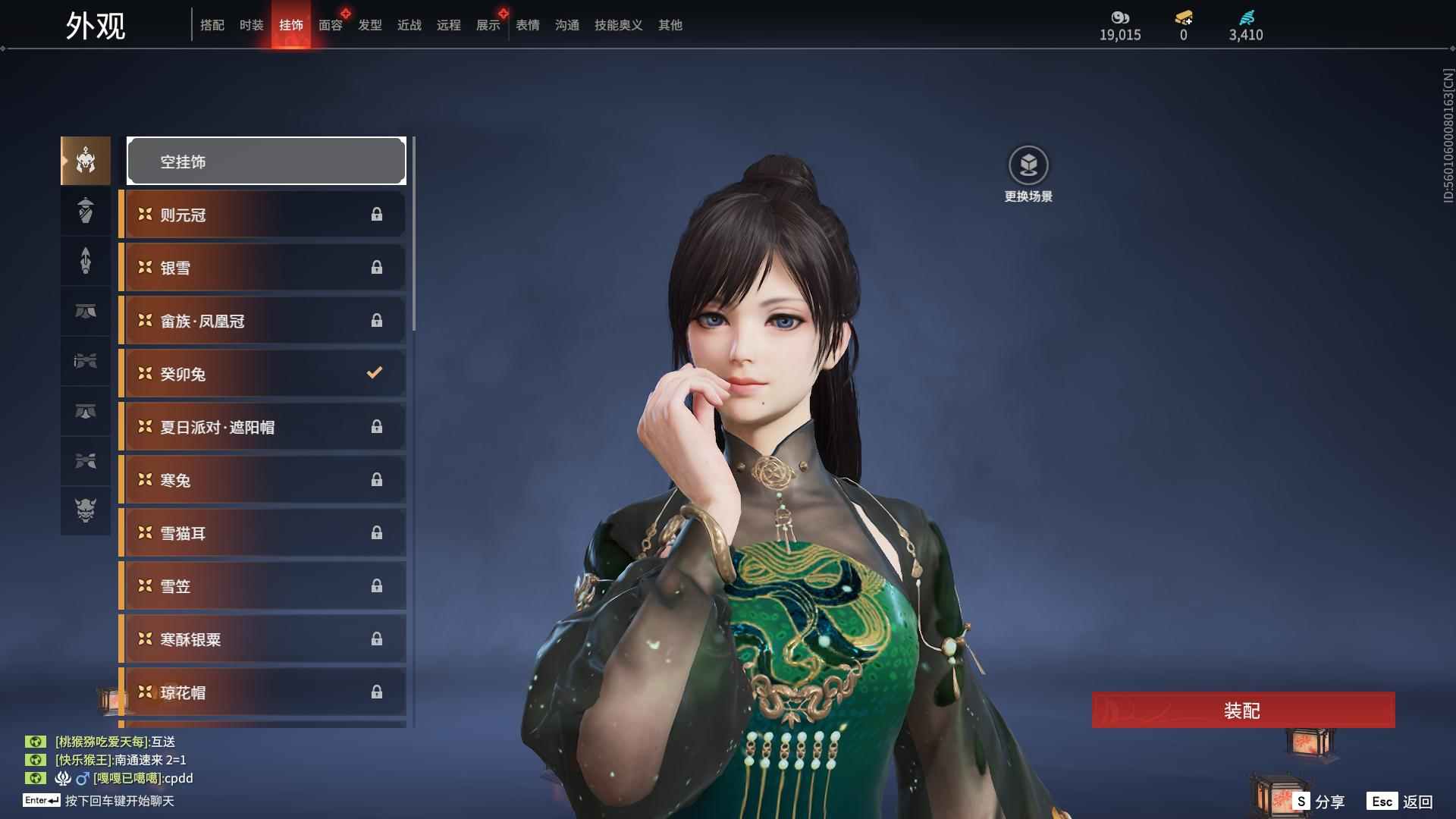Click the Esc 返回 return control
This screenshot has height=819, width=1456.
(1401, 800)
